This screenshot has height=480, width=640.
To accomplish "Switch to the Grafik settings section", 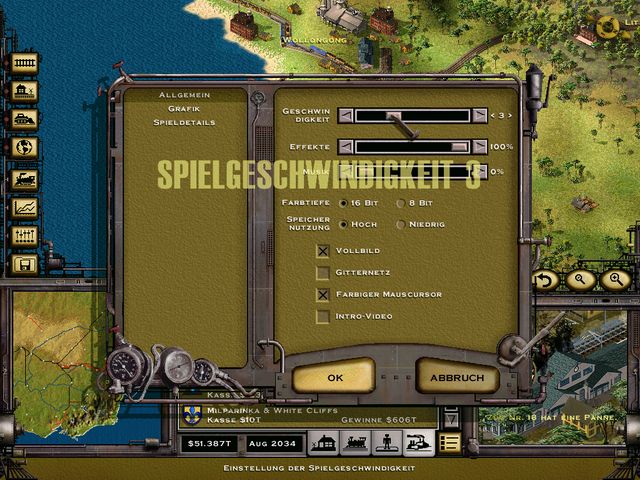I will click(184, 108).
